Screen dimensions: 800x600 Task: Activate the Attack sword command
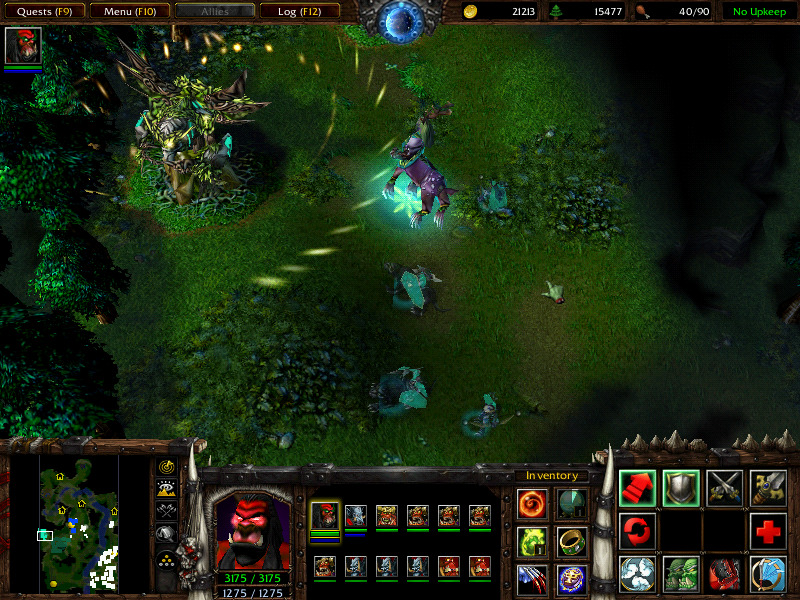tap(769, 488)
